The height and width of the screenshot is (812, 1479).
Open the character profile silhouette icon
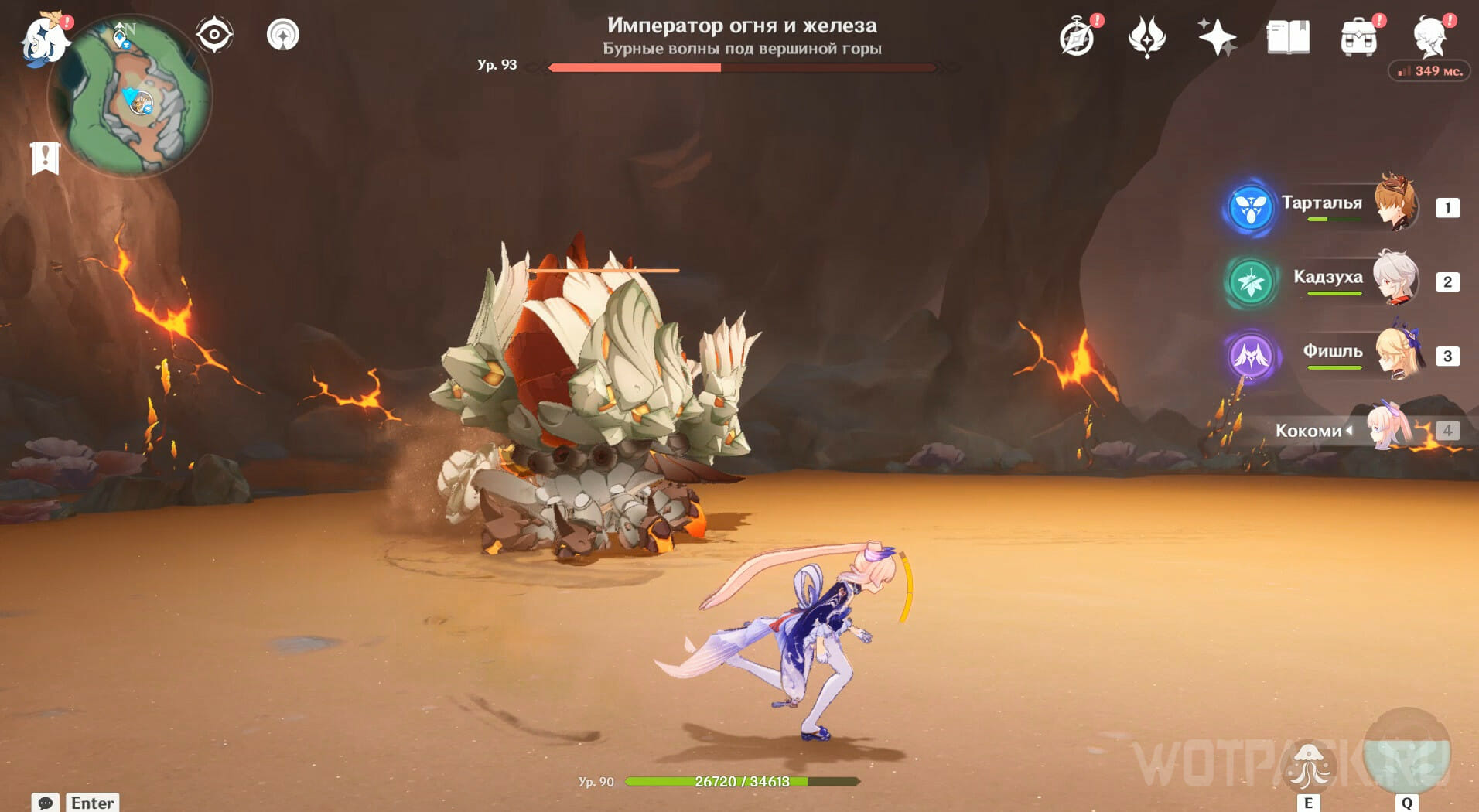click(1429, 37)
